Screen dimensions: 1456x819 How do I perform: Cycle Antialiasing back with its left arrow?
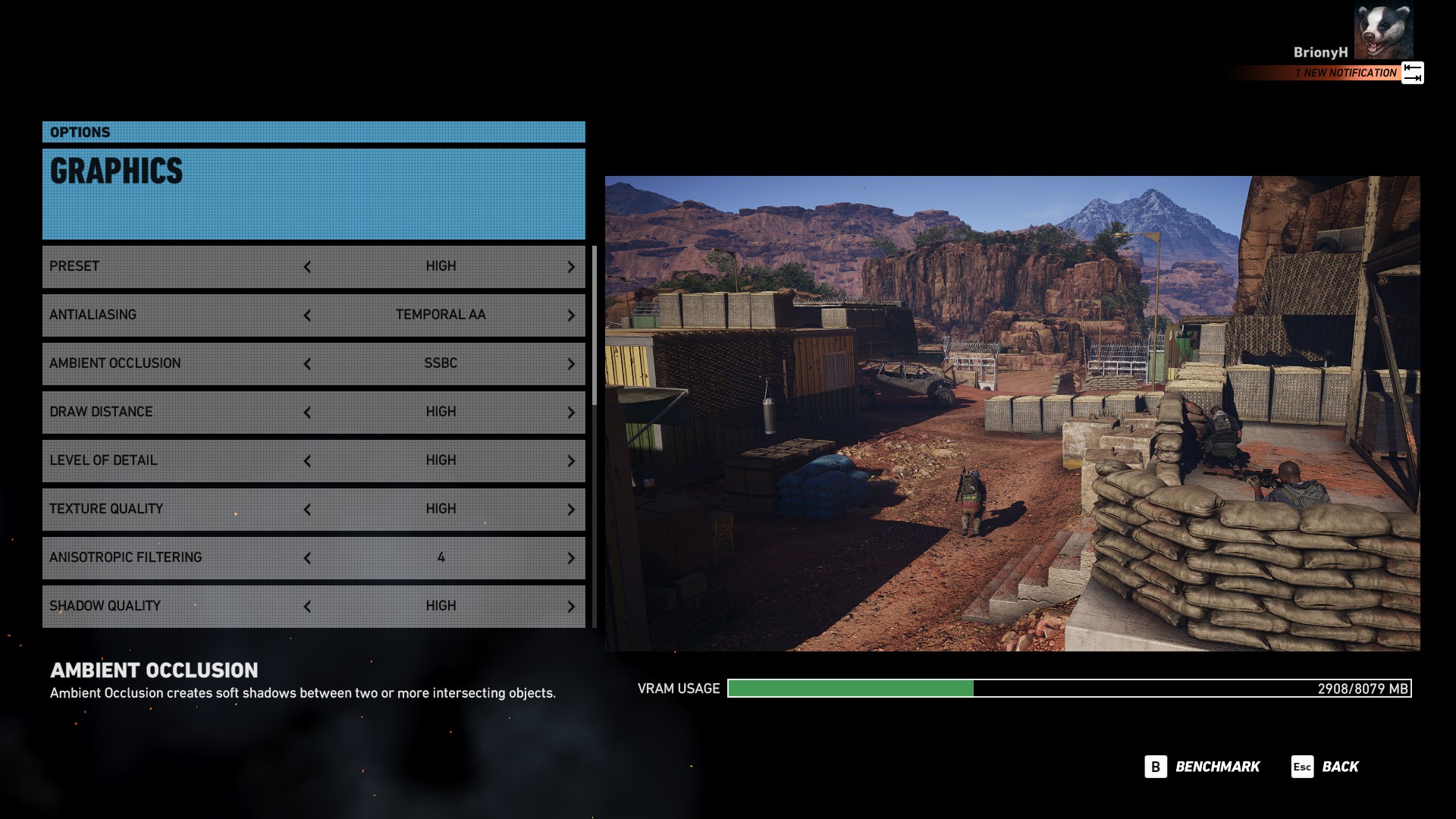pyautogui.click(x=307, y=315)
